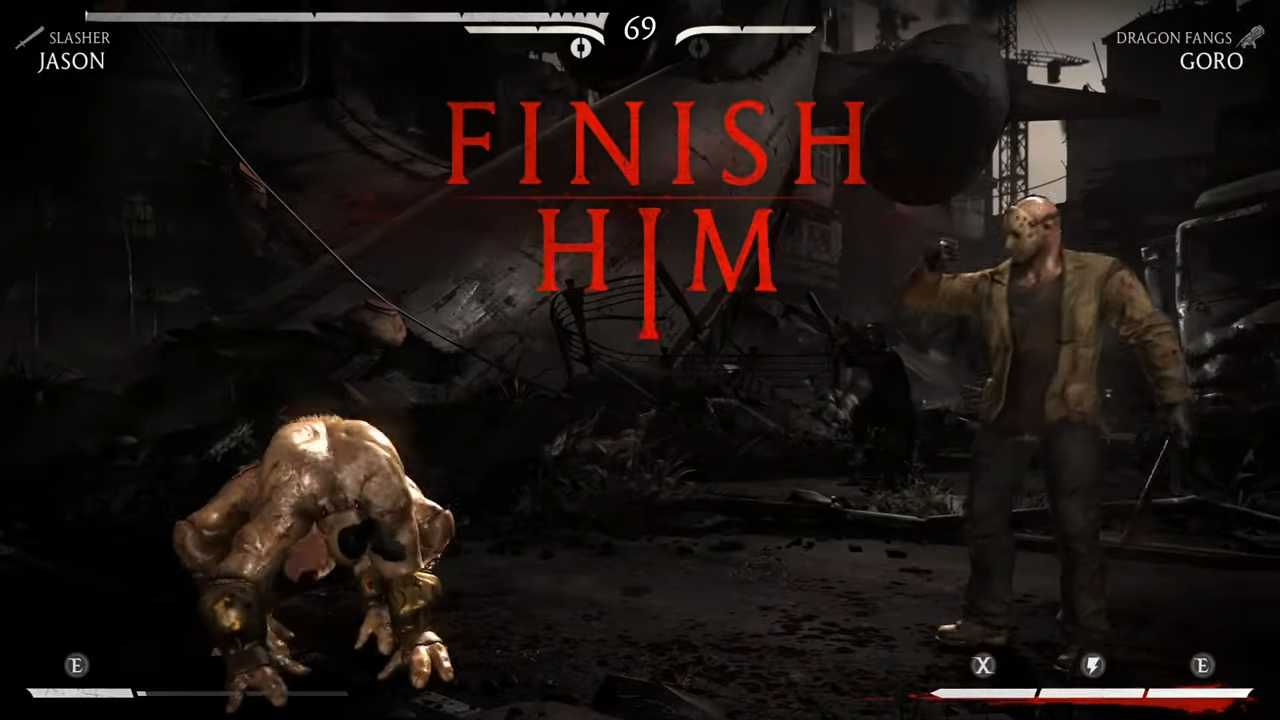Click Jason's round-win skull token

coord(581,47)
